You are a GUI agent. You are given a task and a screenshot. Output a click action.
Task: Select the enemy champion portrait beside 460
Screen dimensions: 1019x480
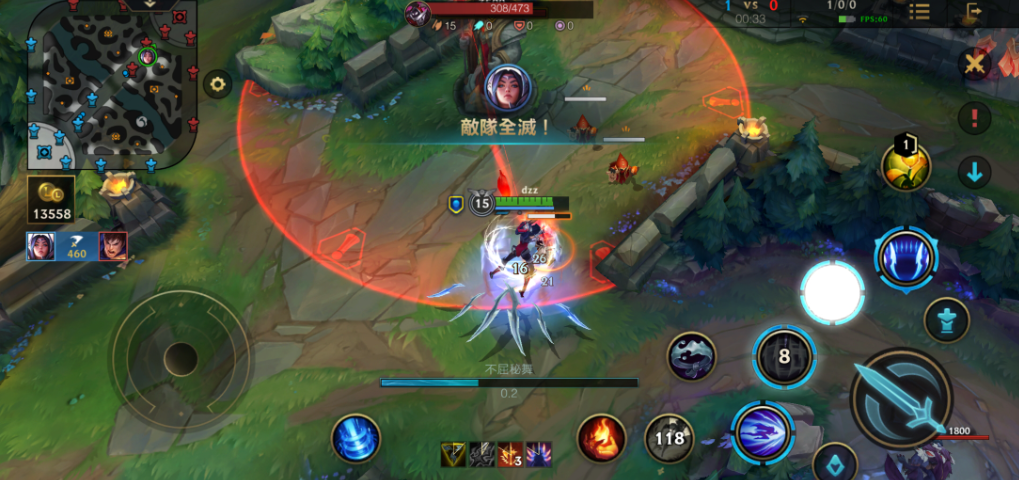coord(113,246)
